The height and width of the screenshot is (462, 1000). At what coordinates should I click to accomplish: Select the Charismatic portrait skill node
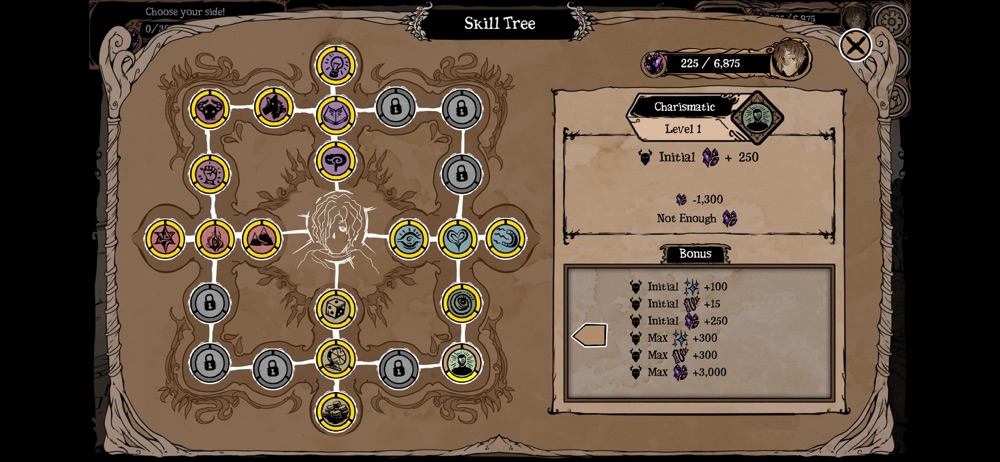click(460, 364)
